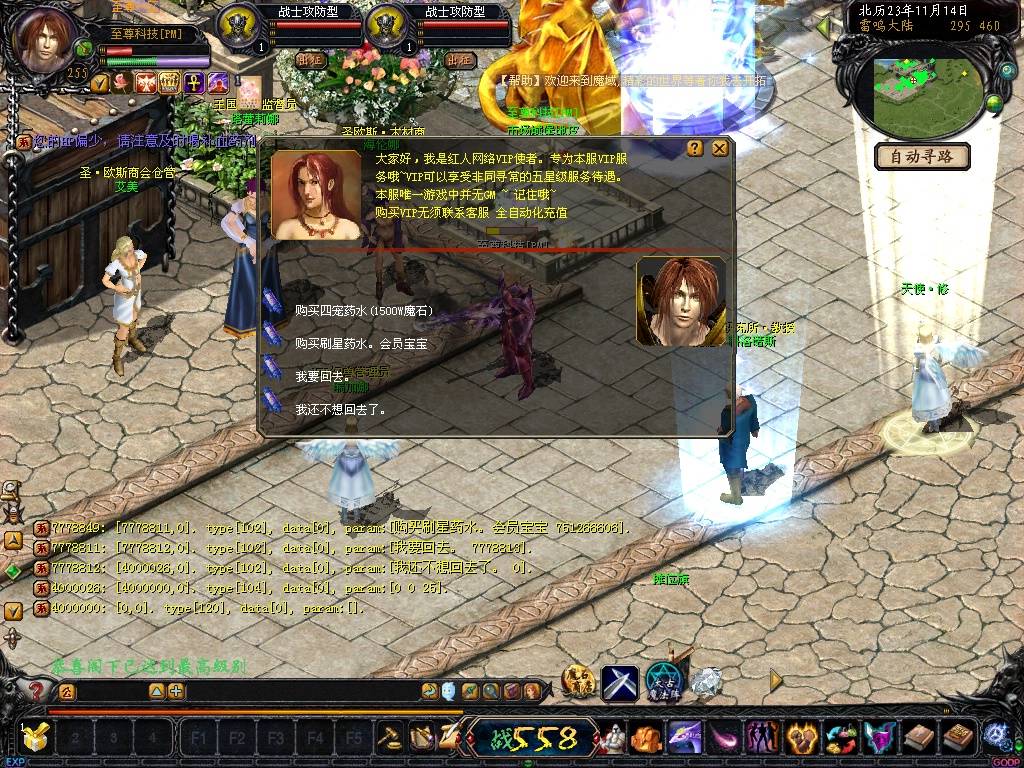
Task: Open the pentagram magic library icon
Action: (x=662, y=681)
